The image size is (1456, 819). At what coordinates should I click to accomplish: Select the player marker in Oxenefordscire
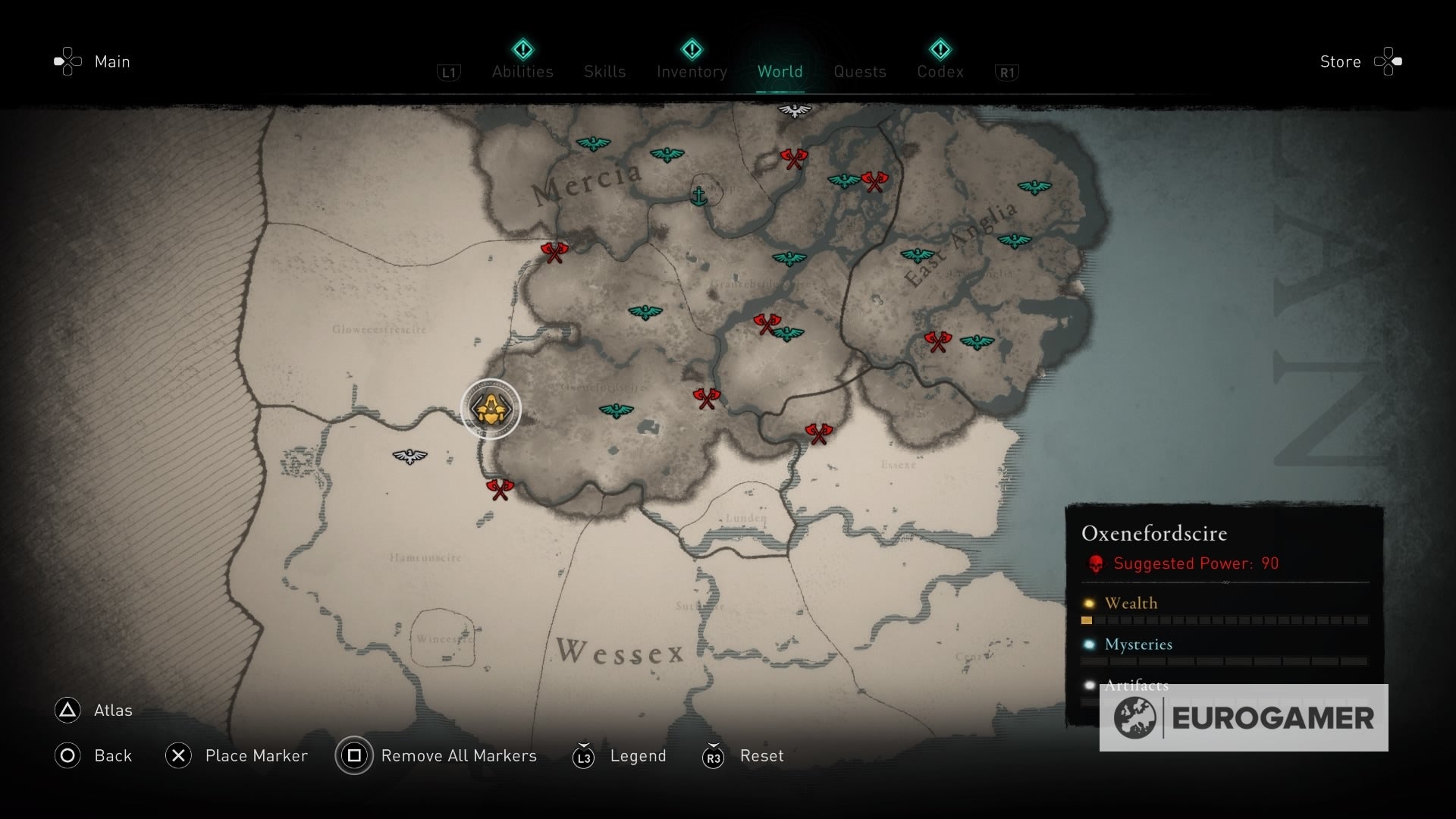coord(491,409)
